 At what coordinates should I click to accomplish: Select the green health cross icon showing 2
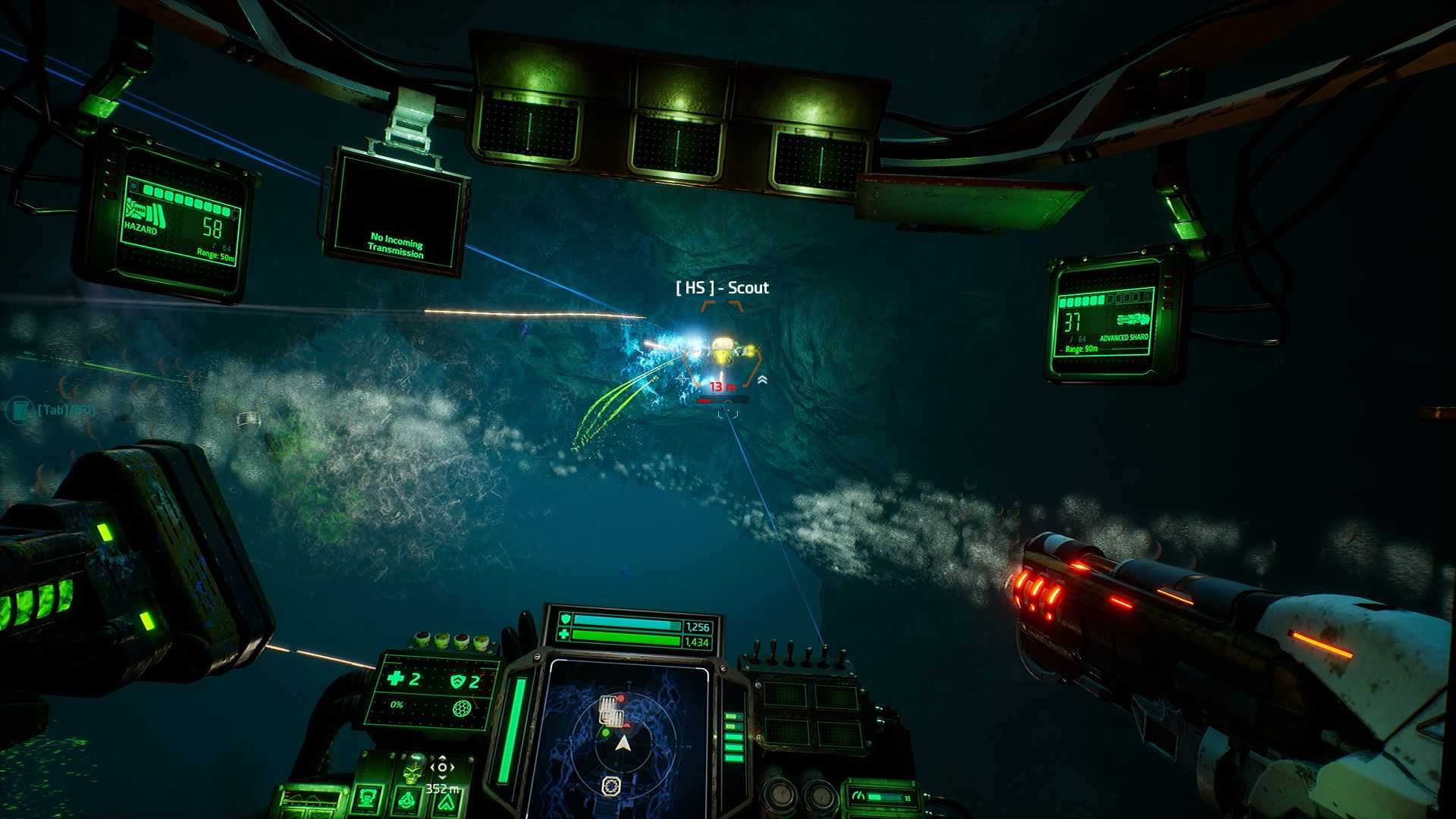398,679
